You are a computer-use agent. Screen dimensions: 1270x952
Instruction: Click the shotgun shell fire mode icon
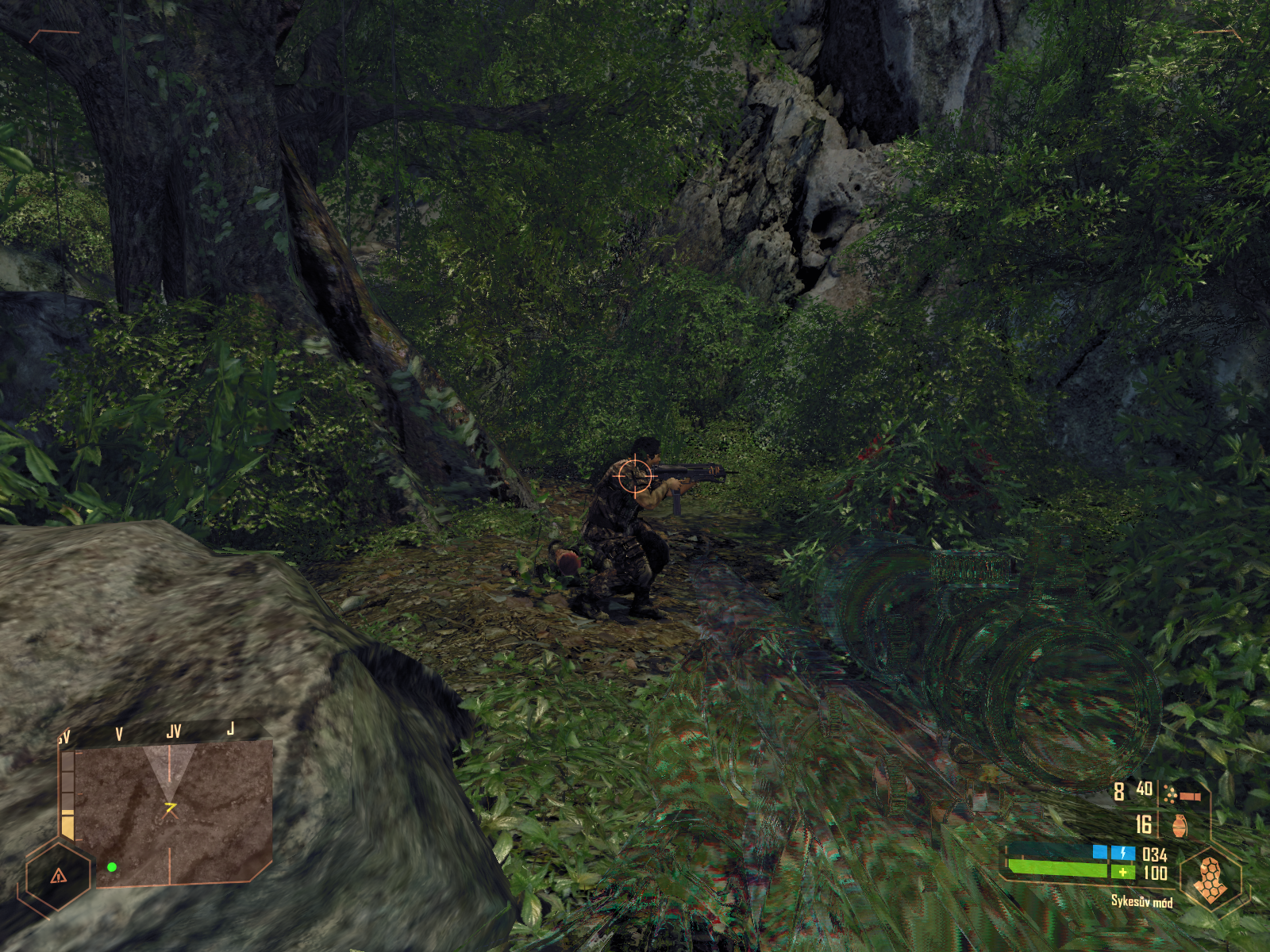(1182, 793)
